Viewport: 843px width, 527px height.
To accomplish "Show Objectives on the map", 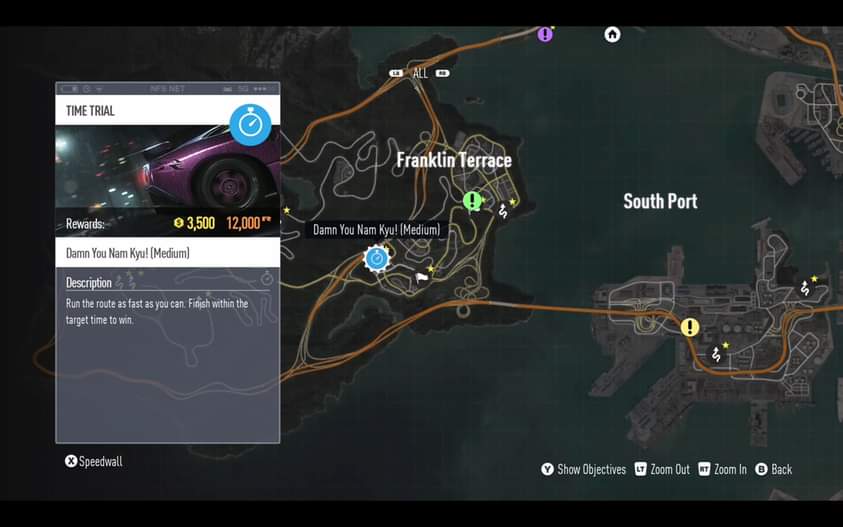I will click(583, 469).
